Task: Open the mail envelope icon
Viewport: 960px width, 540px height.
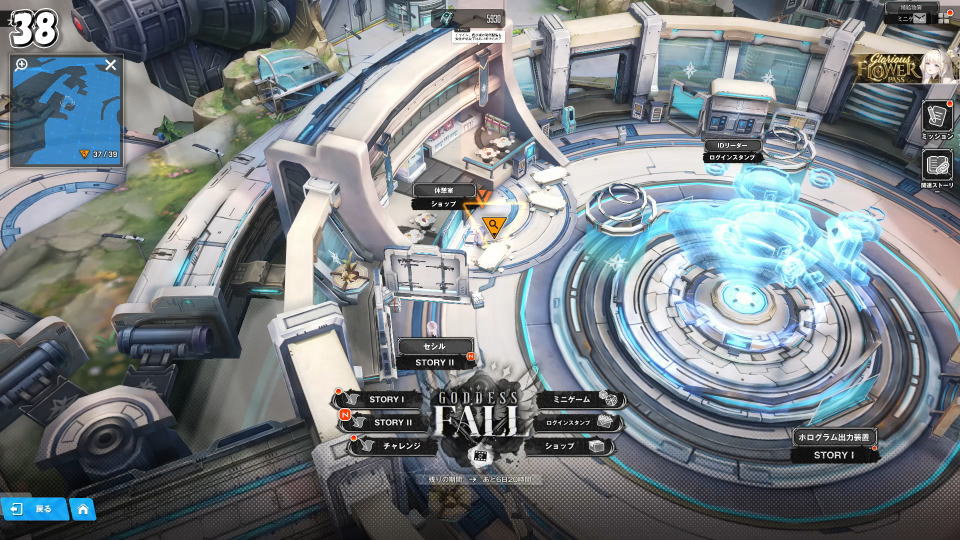Action: pos(916,17)
